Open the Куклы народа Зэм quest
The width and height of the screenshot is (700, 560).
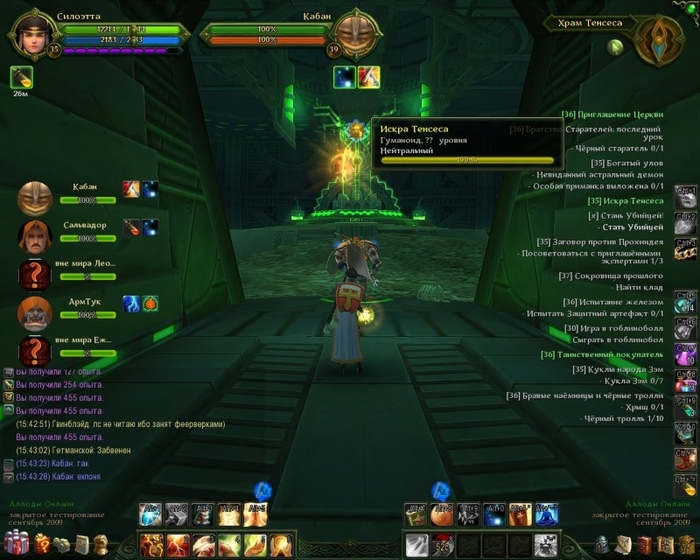(x=617, y=369)
